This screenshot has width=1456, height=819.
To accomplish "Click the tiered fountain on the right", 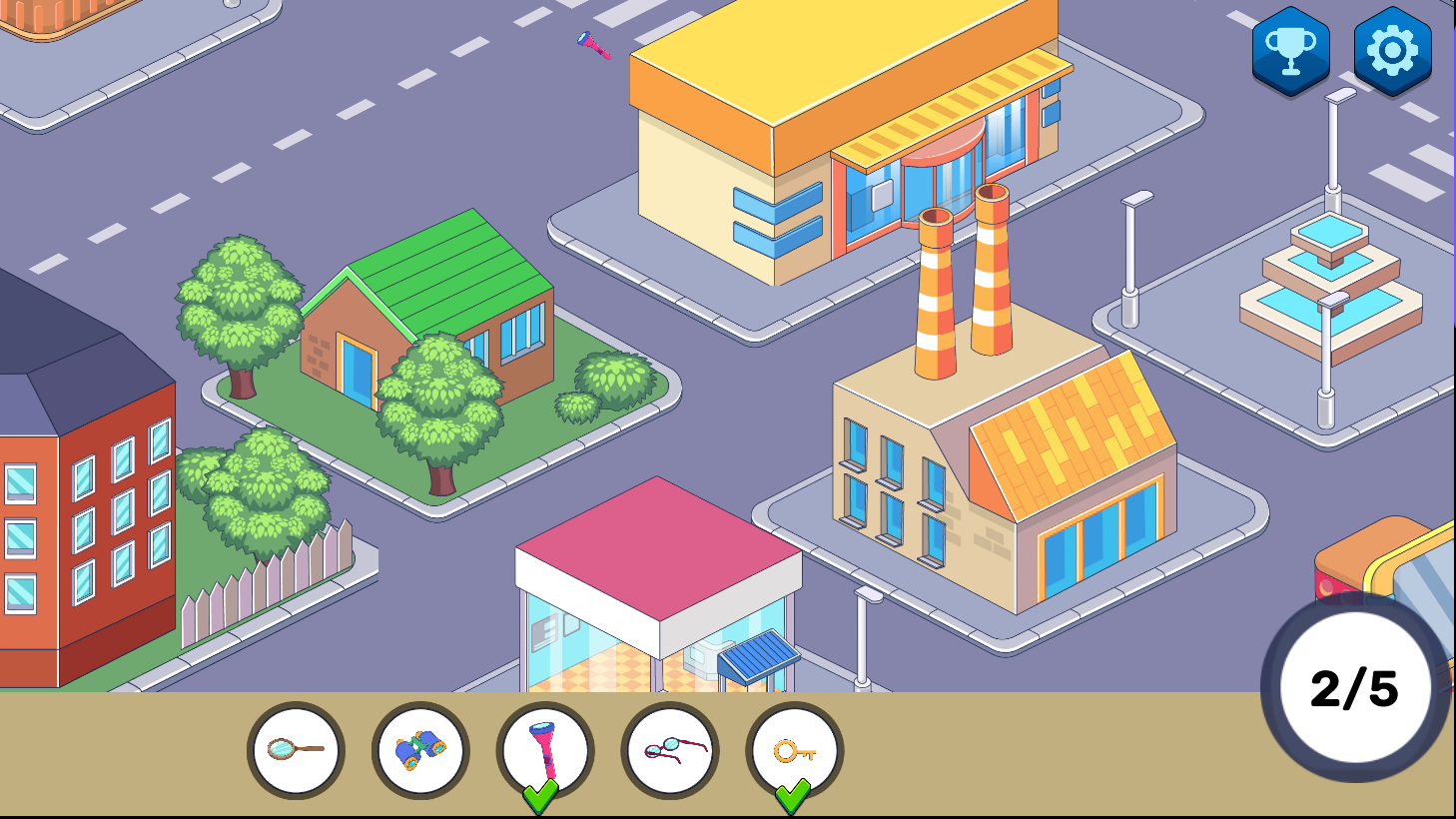I will [x=1333, y=280].
